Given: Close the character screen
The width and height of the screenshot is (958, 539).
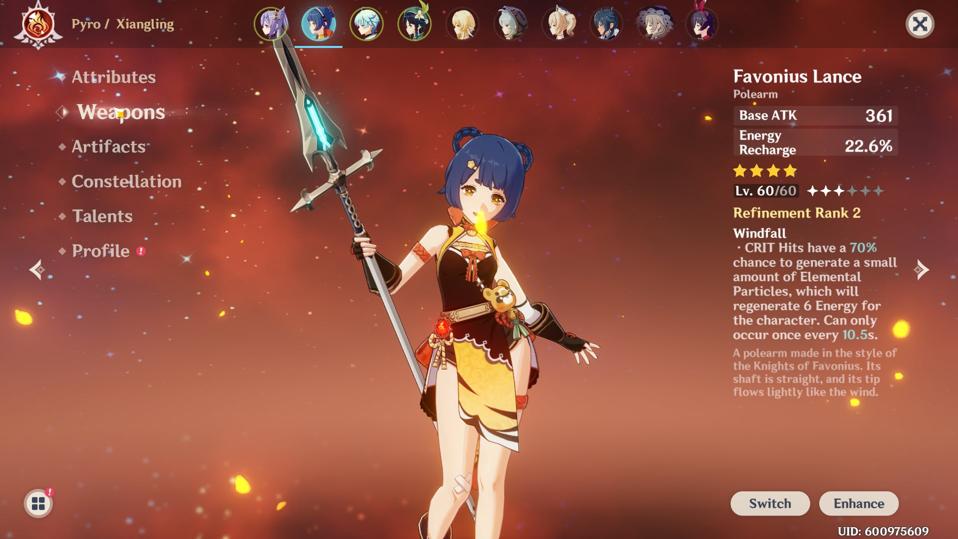Looking at the screenshot, I should point(919,24).
